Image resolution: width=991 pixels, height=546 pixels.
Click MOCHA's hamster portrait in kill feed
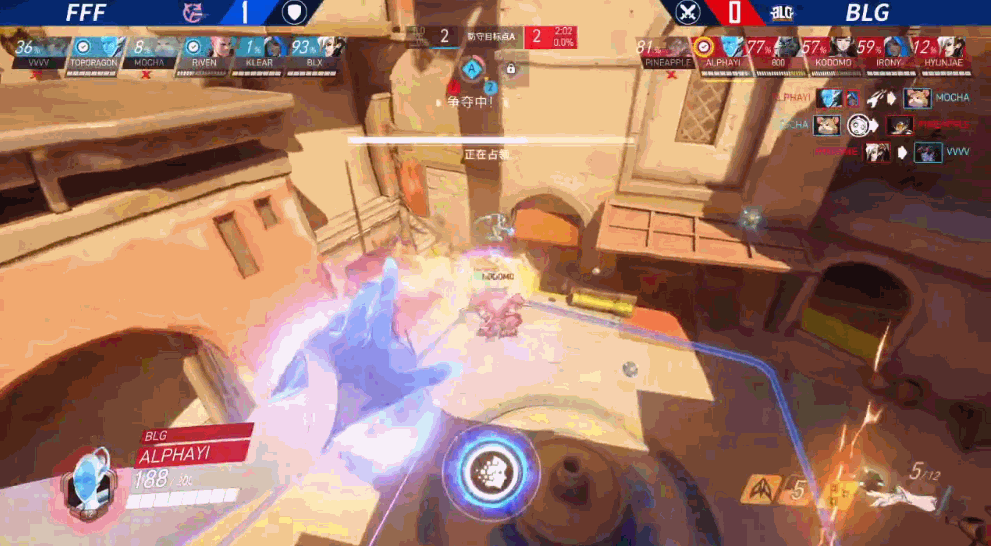pos(916,98)
